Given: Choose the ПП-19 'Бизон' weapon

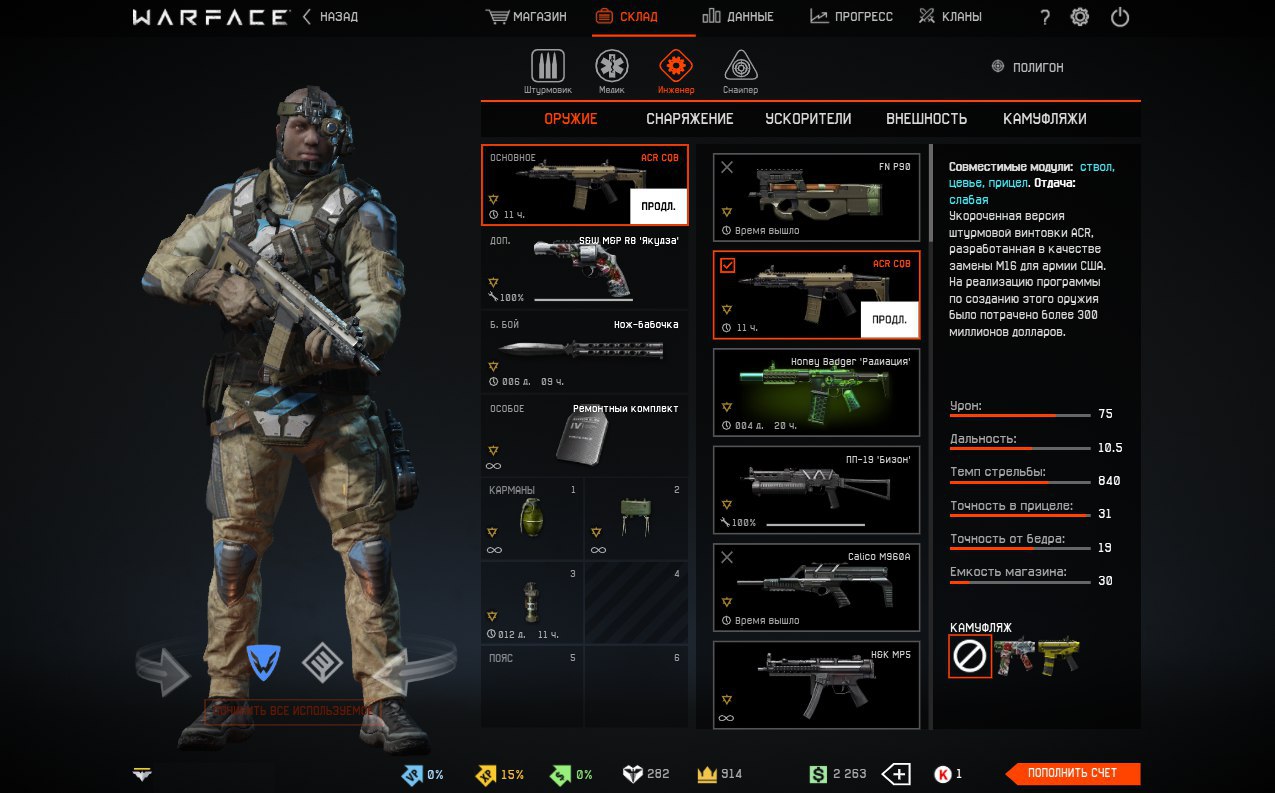Looking at the screenshot, I should point(816,491).
